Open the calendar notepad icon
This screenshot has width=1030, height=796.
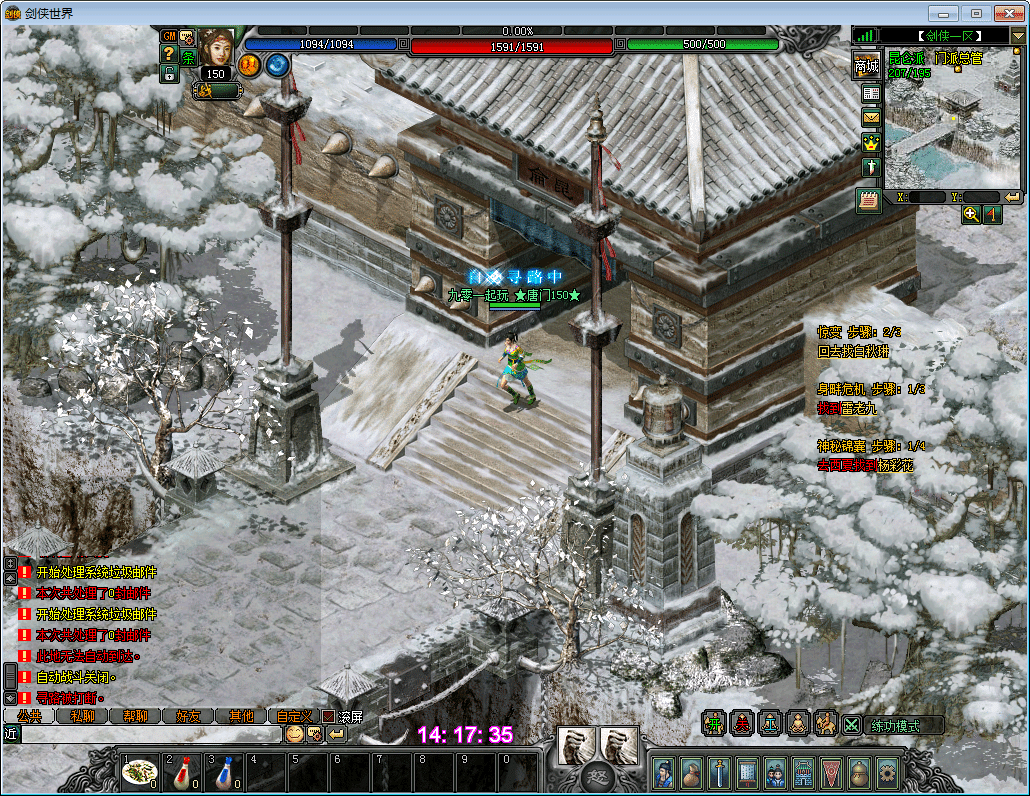tap(869, 200)
